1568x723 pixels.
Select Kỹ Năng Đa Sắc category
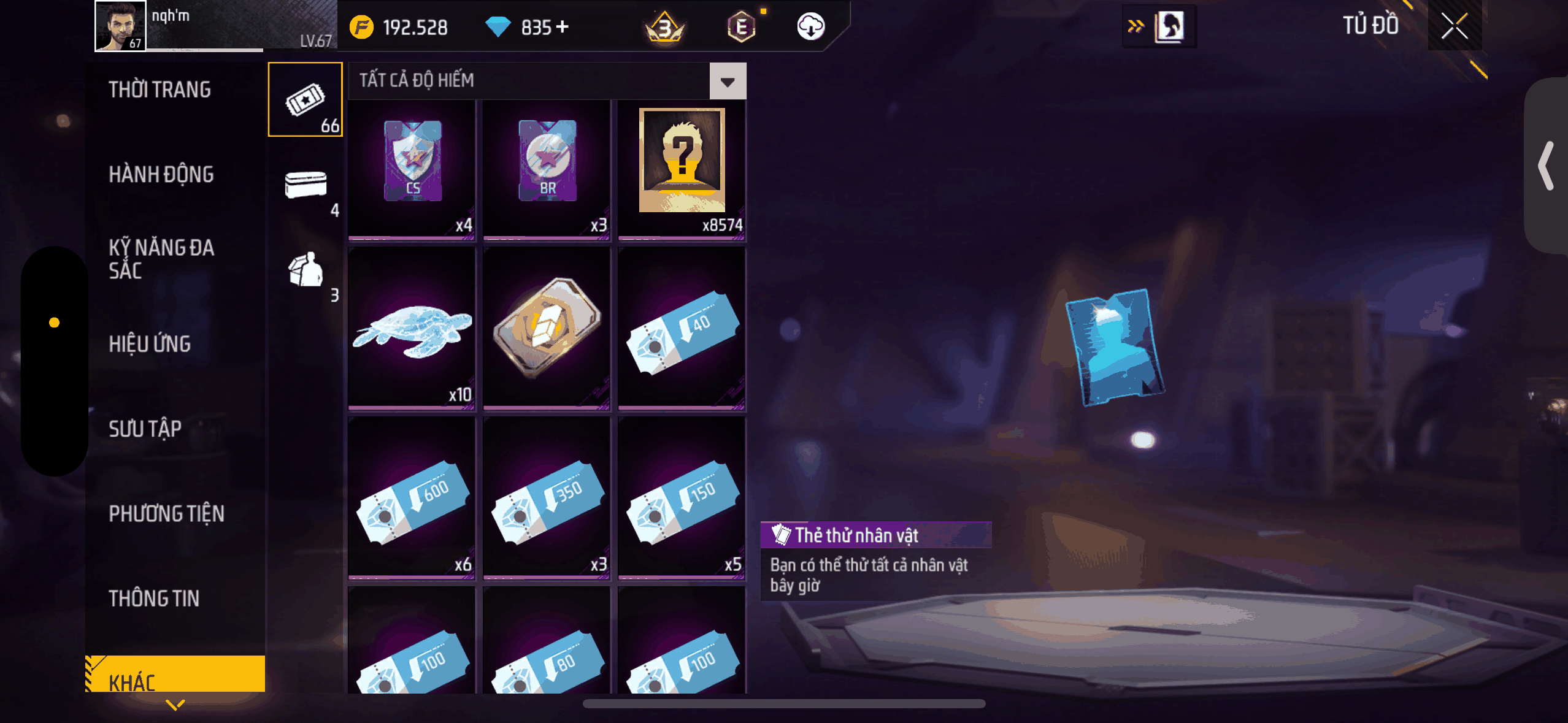[161, 259]
